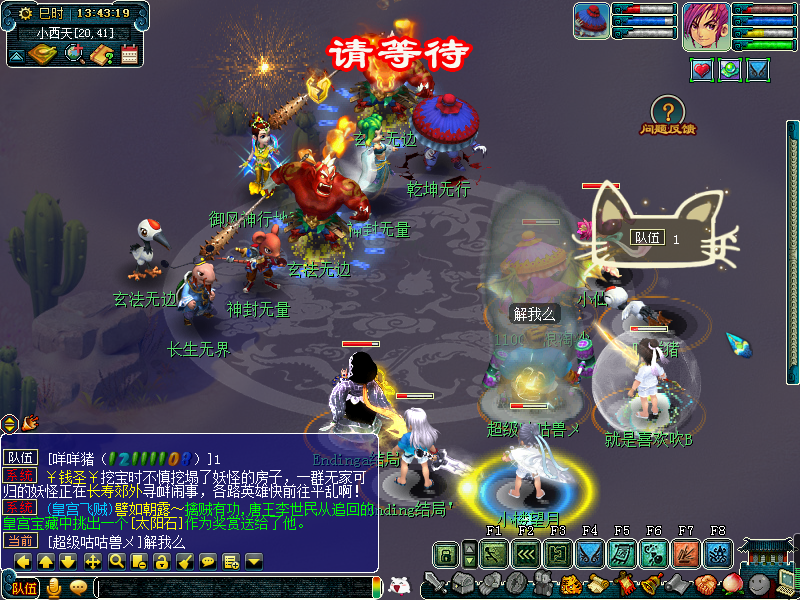
Task: Use the F4 blue claw skill
Action: [590, 553]
